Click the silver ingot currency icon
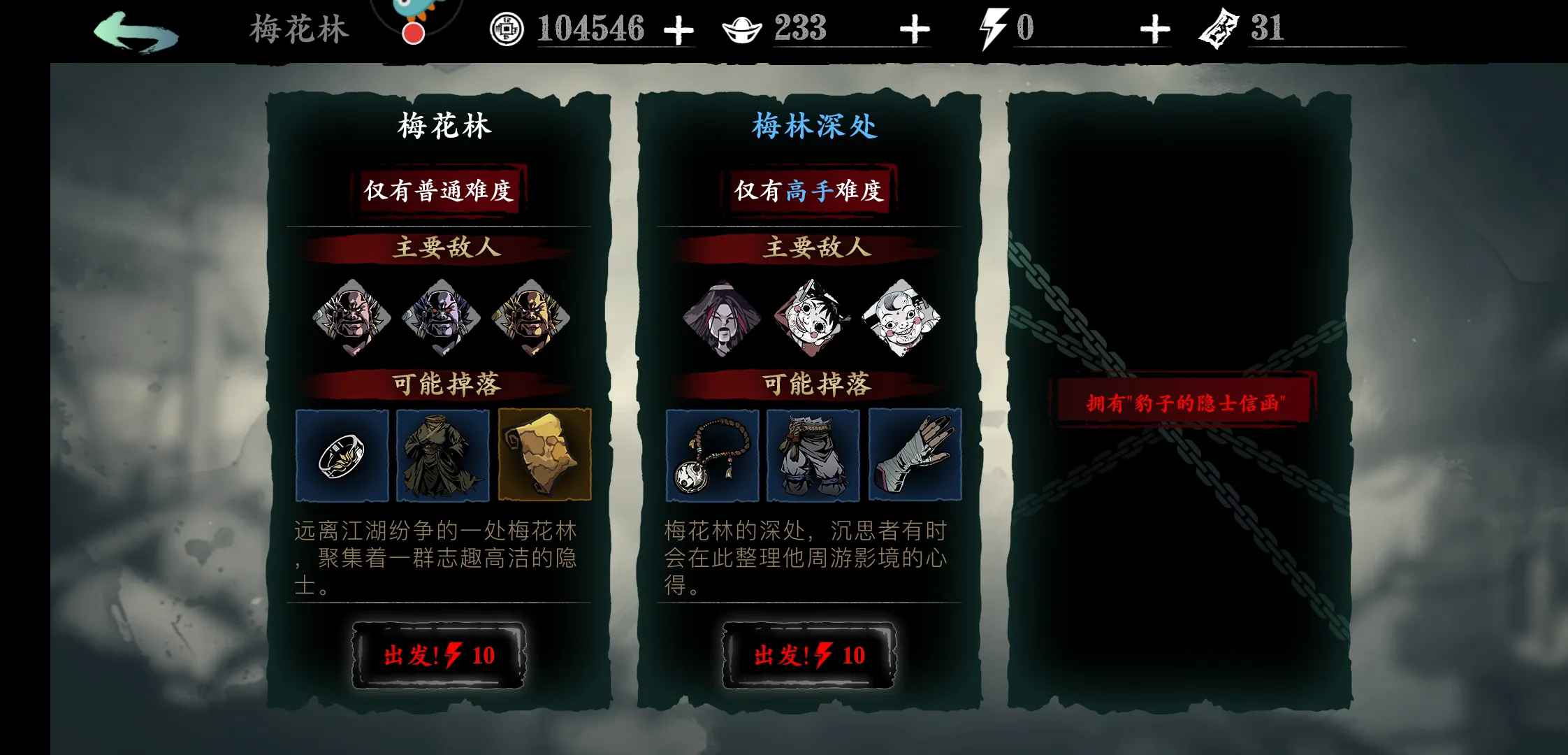 click(743, 29)
